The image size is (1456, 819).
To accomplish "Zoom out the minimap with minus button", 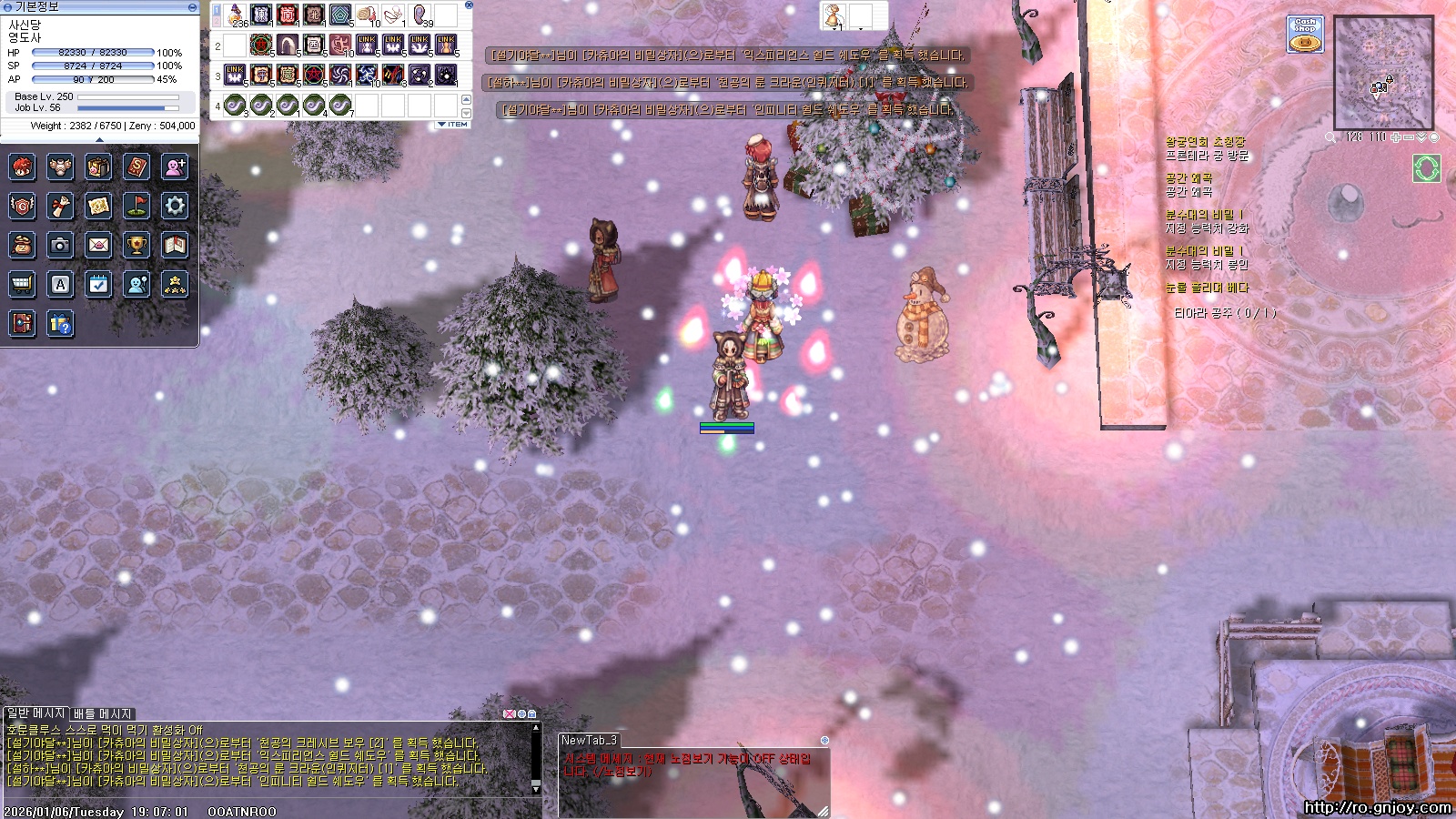I will coord(1409,137).
